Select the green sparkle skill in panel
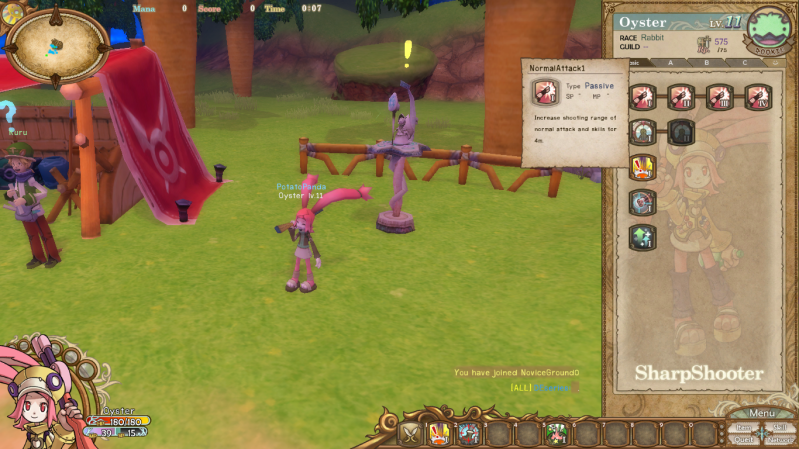The image size is (799, 449). pyautogui.click(x=642, y=236)
